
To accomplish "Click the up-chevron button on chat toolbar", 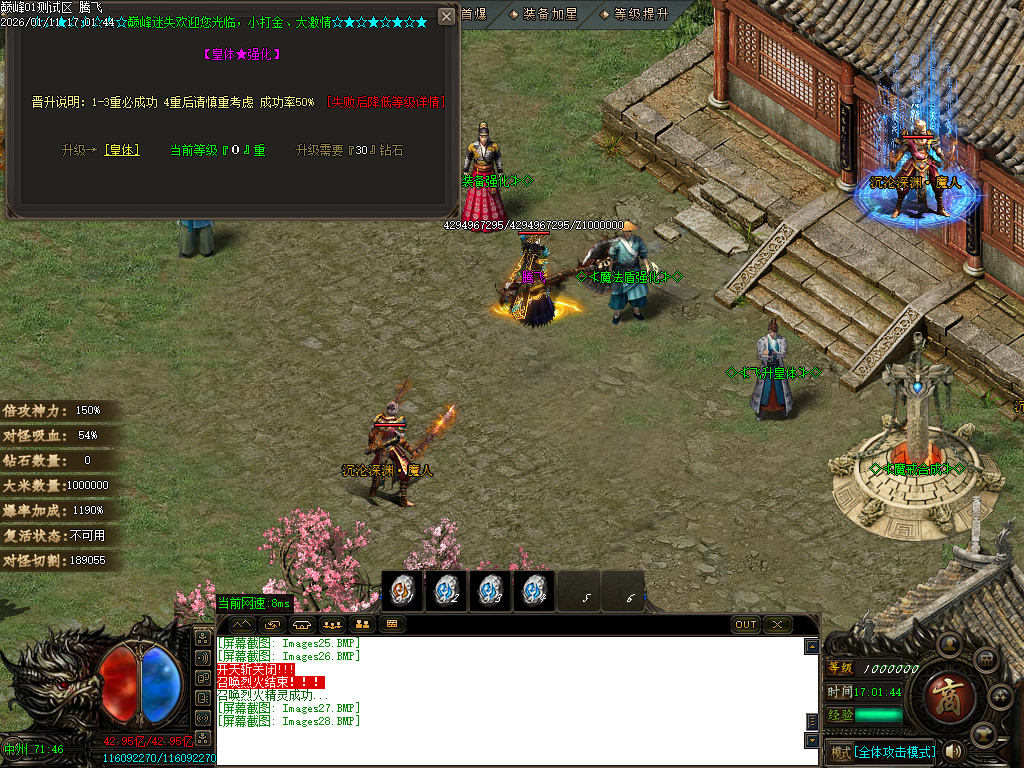I will tap(242, 625).
